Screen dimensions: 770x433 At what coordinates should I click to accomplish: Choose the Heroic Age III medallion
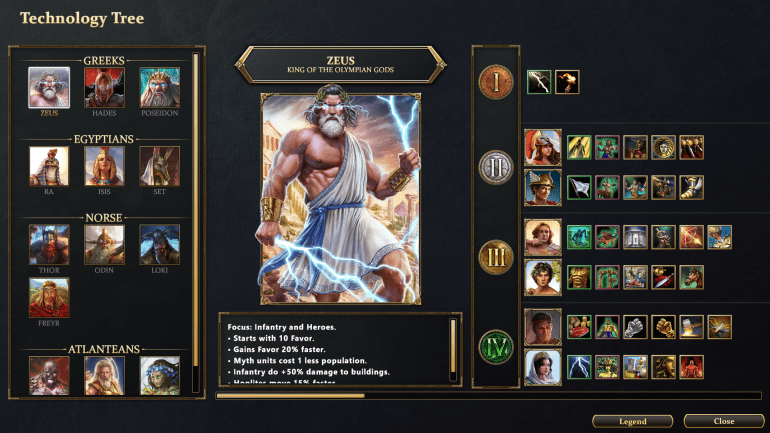(496, 255)
